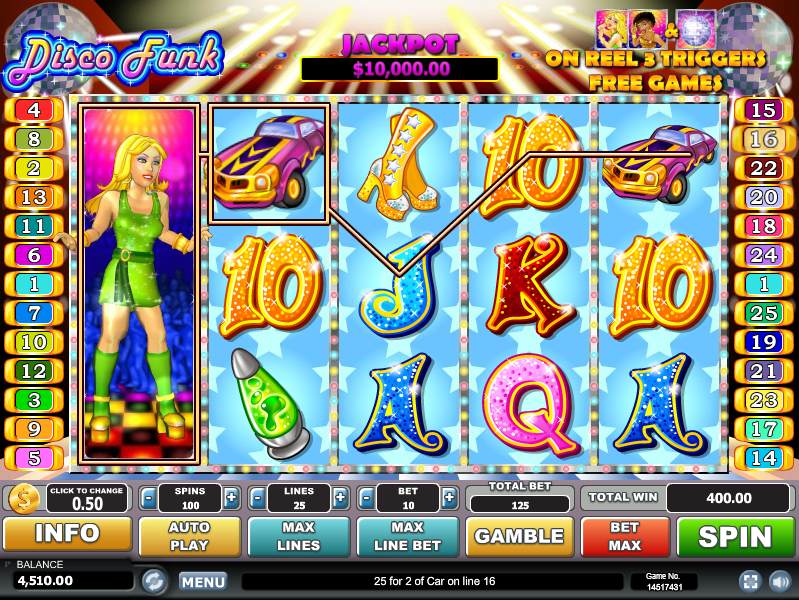Spin the reels with the green SPIN button
Viewport: 799px width, 600px height.
click(734, 536)
